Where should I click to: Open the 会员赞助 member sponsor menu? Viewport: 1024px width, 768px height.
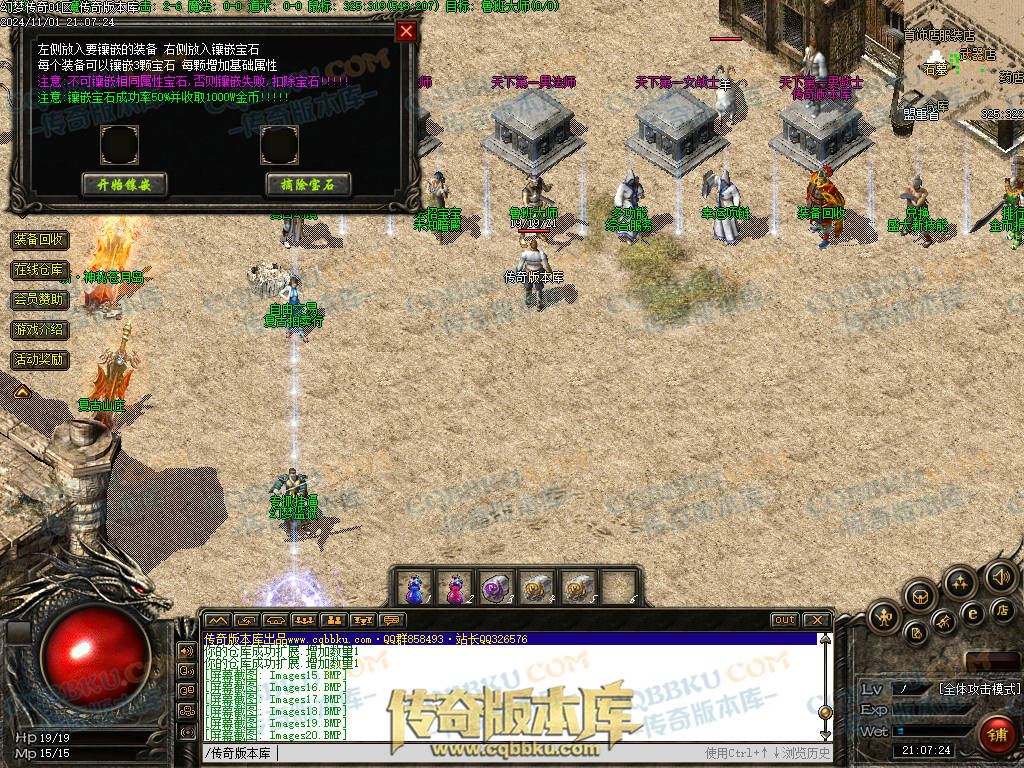tap(39, 299)
